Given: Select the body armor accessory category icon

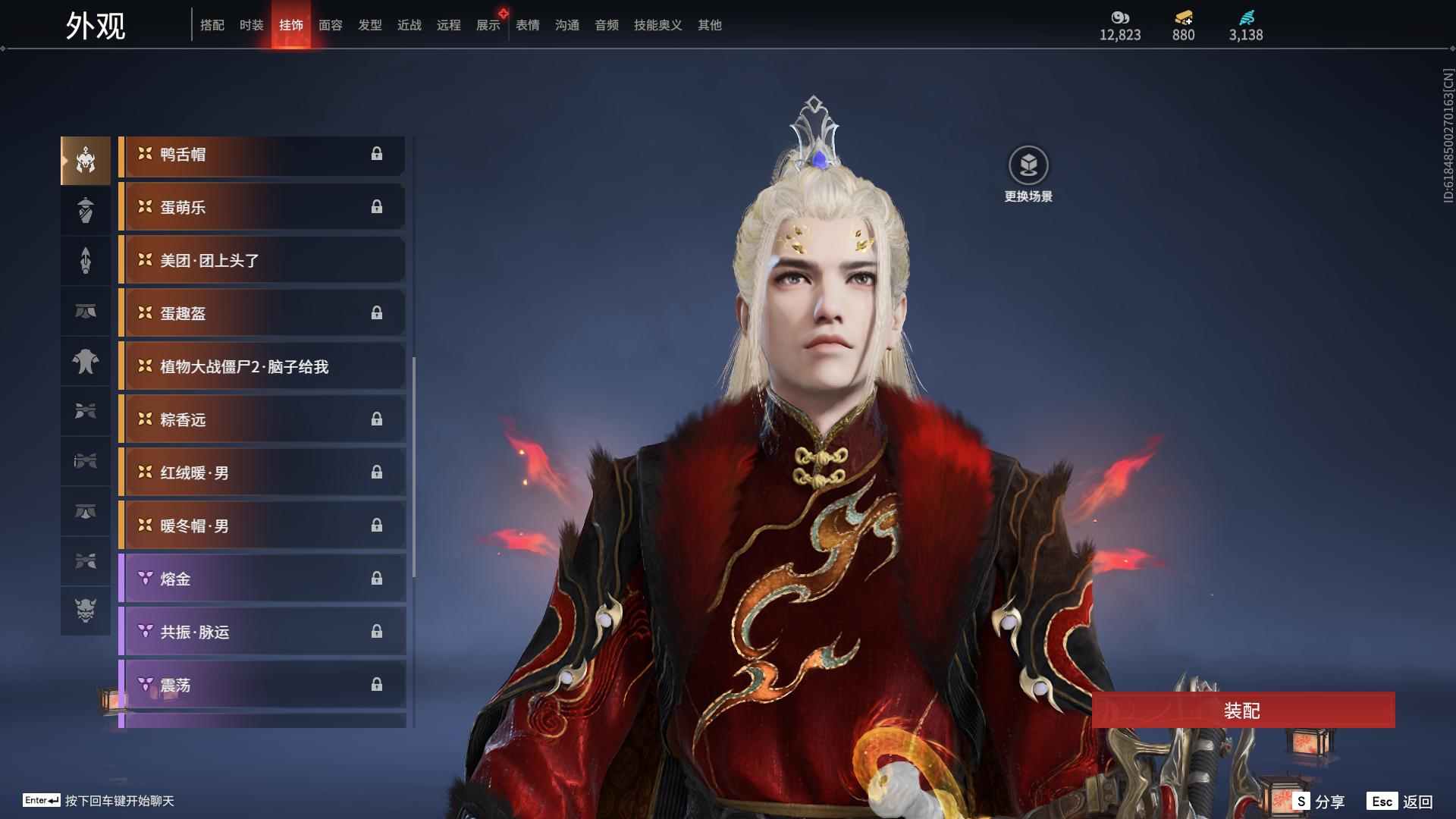Looking at the screenshot, I should click(x=86, y=362).
